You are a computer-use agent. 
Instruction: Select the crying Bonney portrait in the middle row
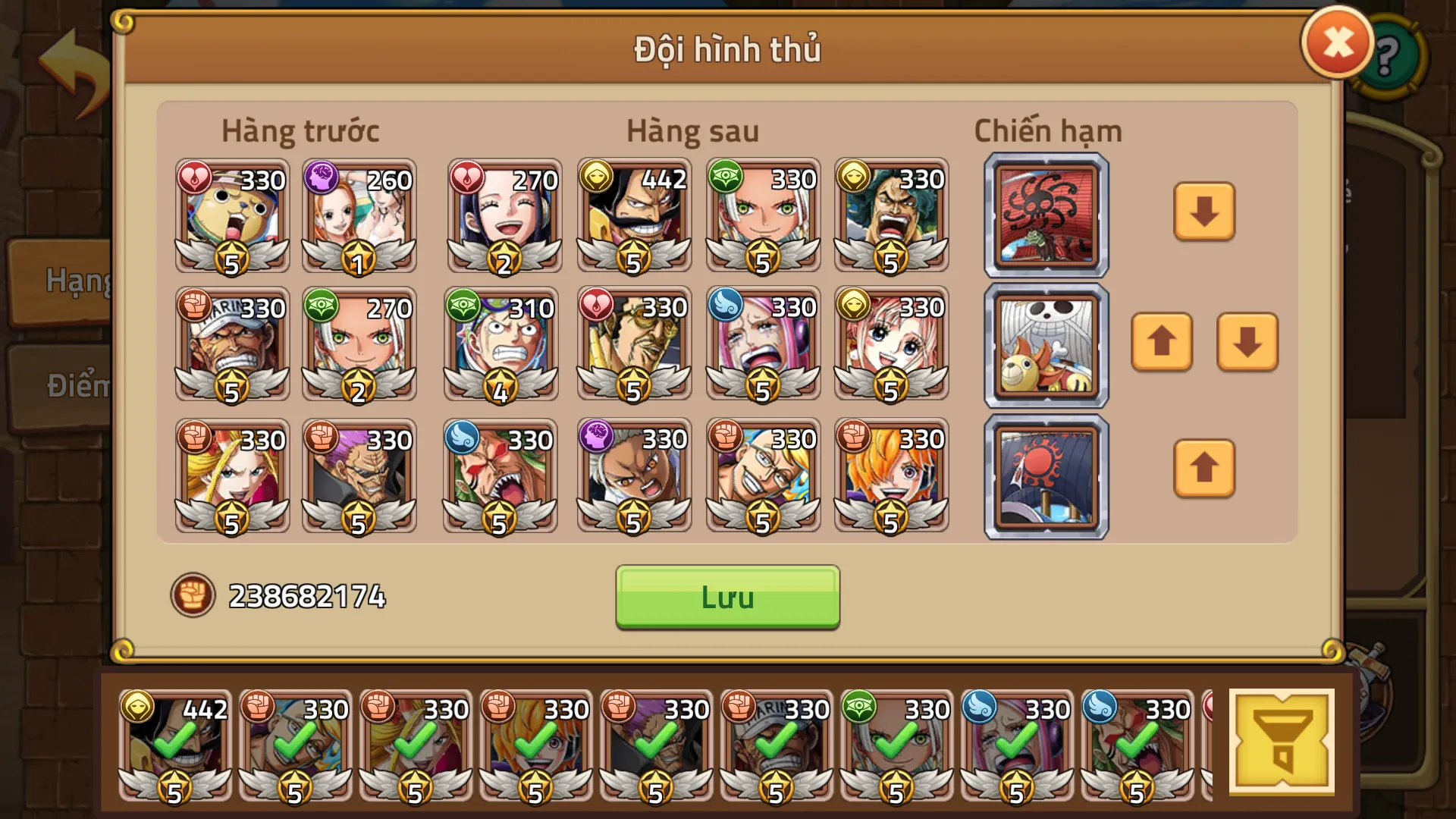point(762,345)
